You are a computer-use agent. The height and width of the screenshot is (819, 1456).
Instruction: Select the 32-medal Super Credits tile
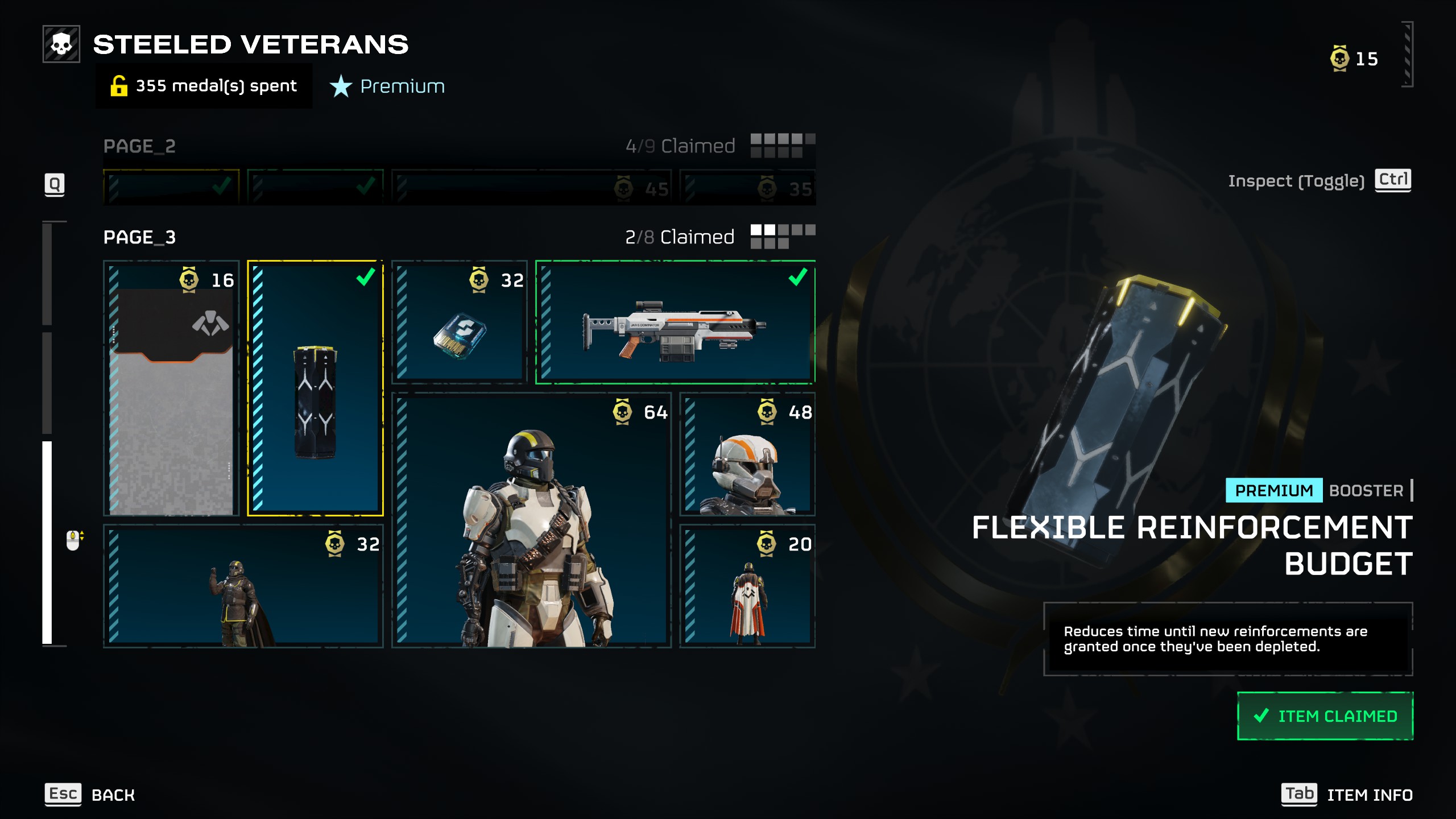click(x=460, y=322)
